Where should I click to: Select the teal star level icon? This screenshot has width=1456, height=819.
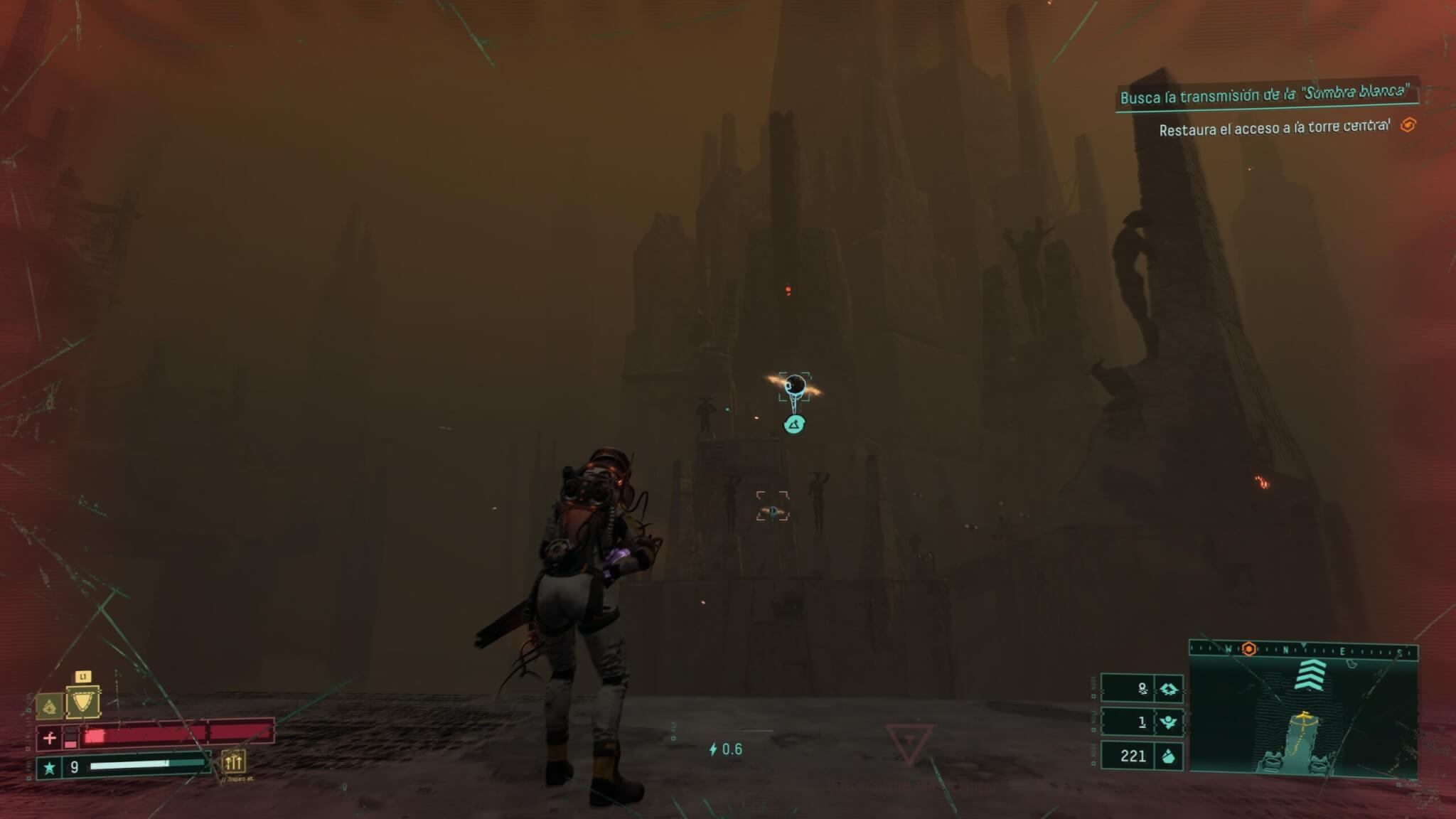(x=49, y=768)
